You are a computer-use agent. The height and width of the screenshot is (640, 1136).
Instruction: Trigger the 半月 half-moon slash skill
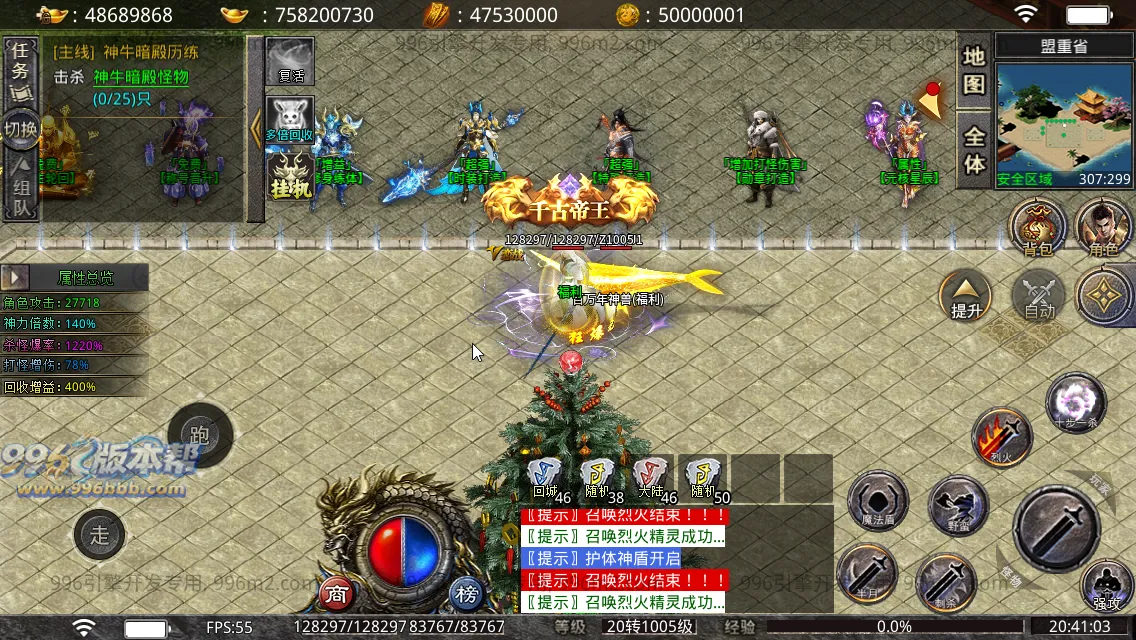(x=867, y=576)
